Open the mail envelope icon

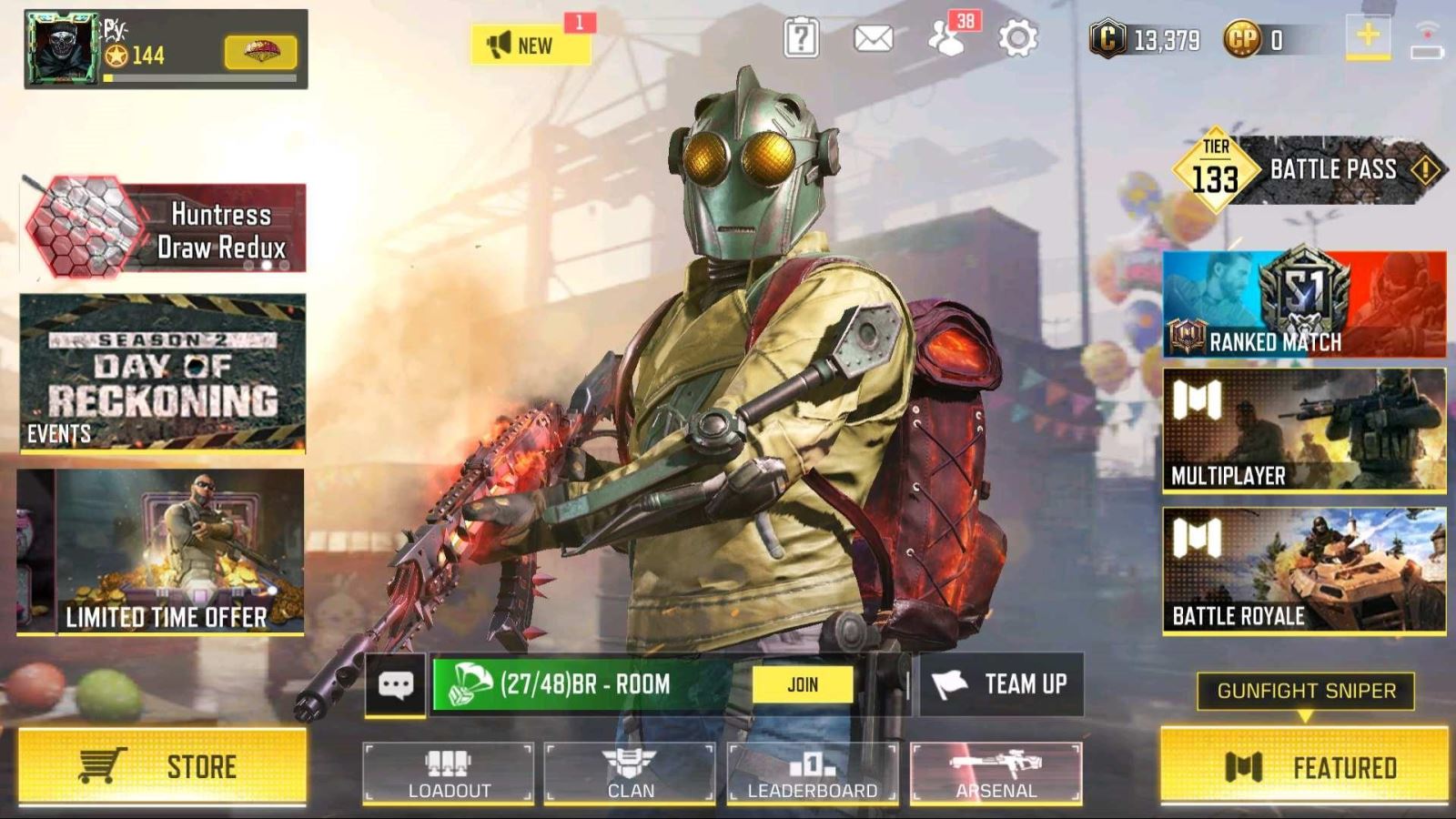pyautogui.click(x=873, y=39)
